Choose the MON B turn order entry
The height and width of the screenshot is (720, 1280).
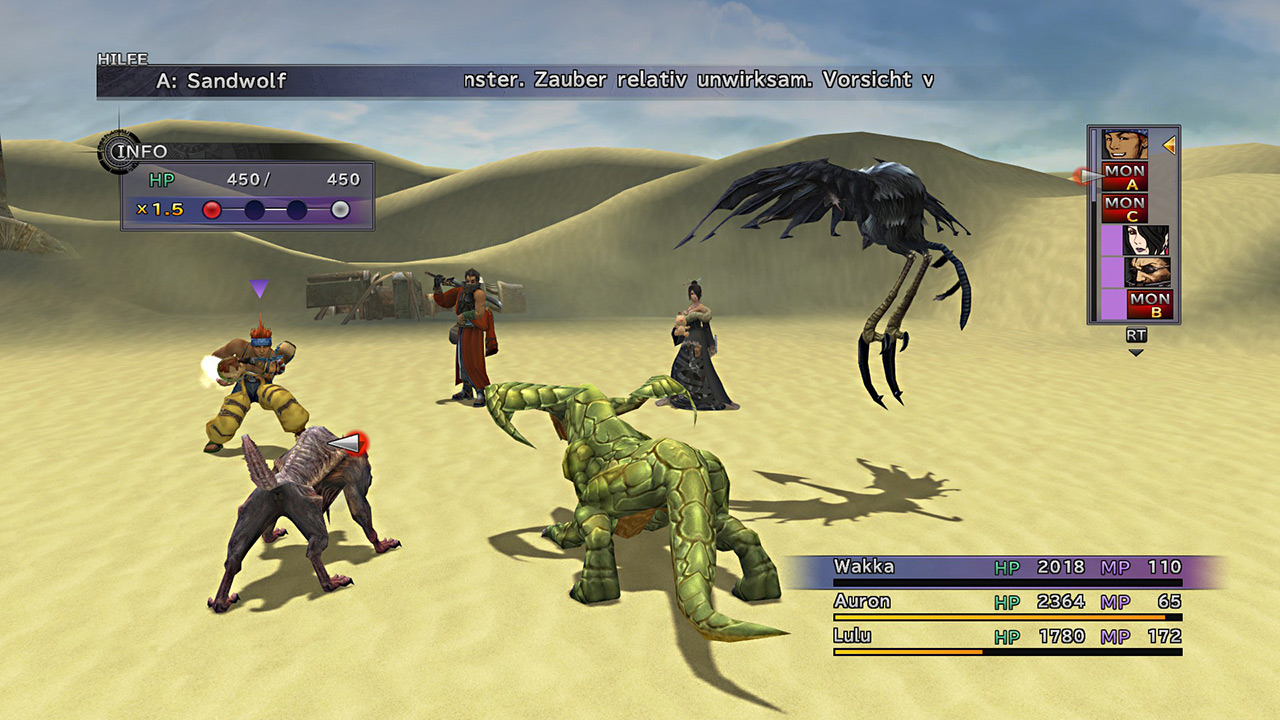(x=1149, y=303)
